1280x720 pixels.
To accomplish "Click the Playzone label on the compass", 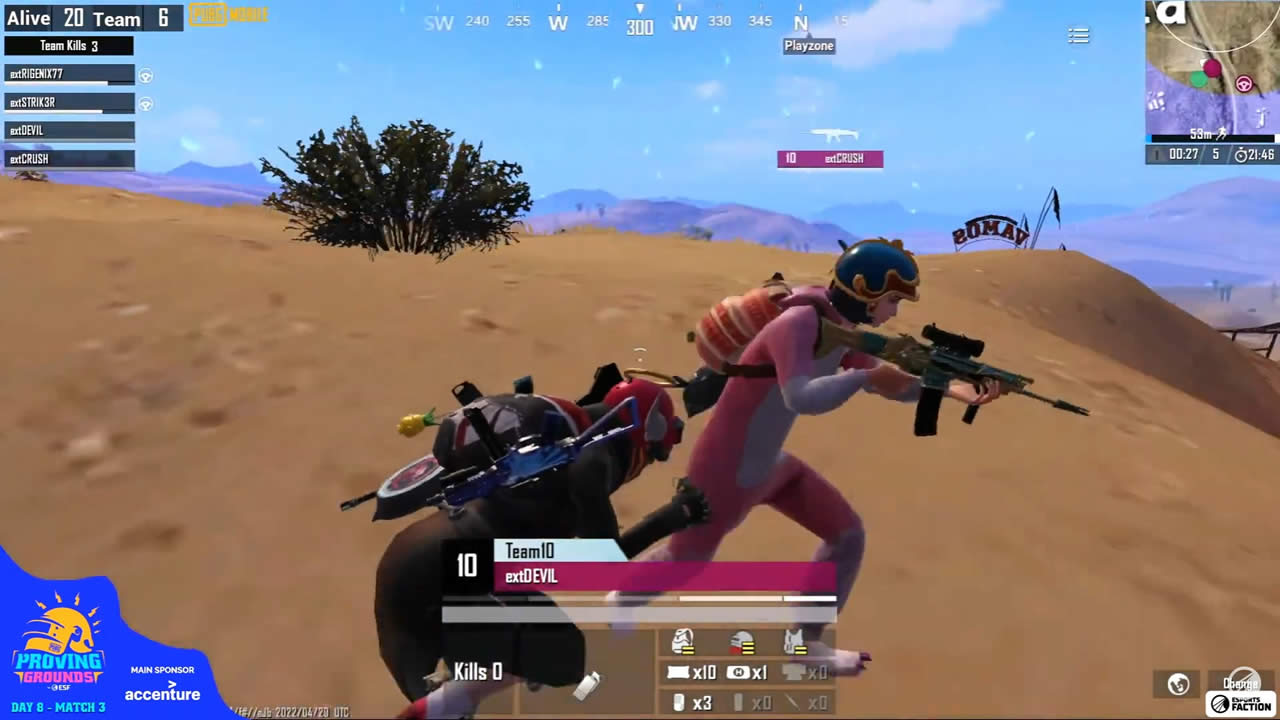I will pyautogui.click(x=808, y=45).
